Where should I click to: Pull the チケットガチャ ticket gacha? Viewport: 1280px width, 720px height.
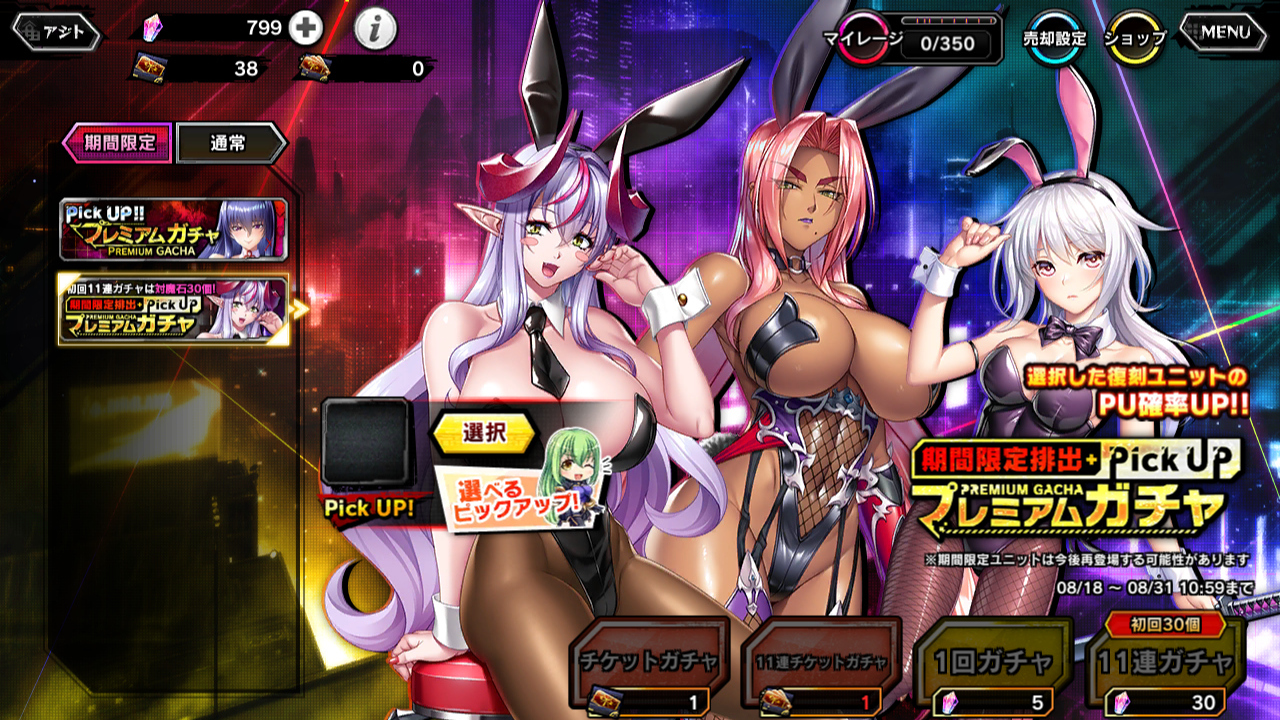click(648, 668)
